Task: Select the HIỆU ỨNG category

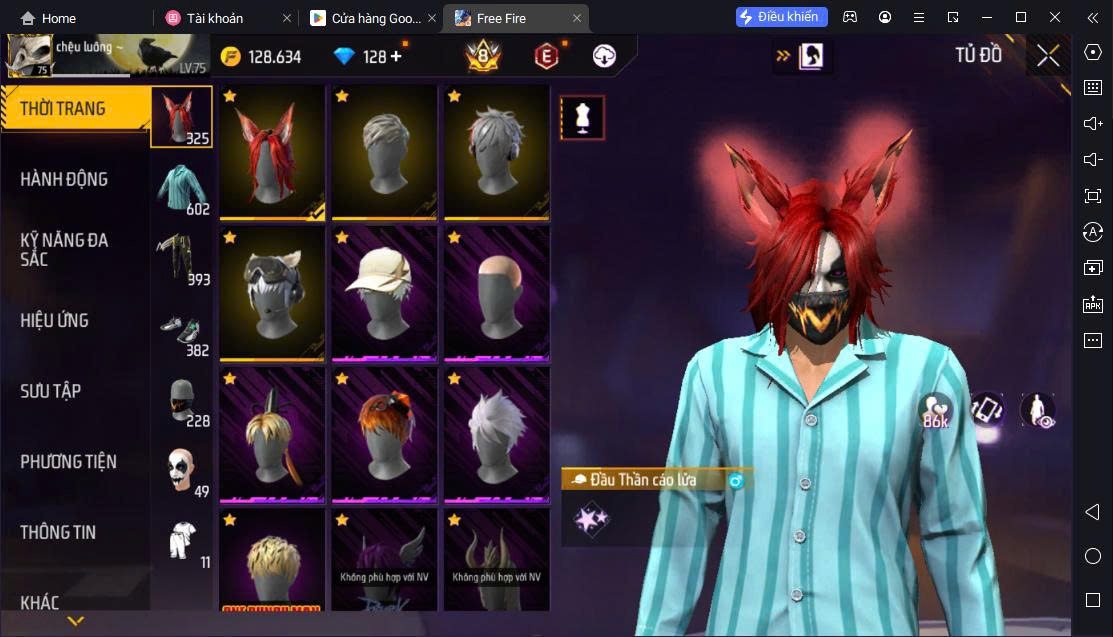Action: (55, 320)
